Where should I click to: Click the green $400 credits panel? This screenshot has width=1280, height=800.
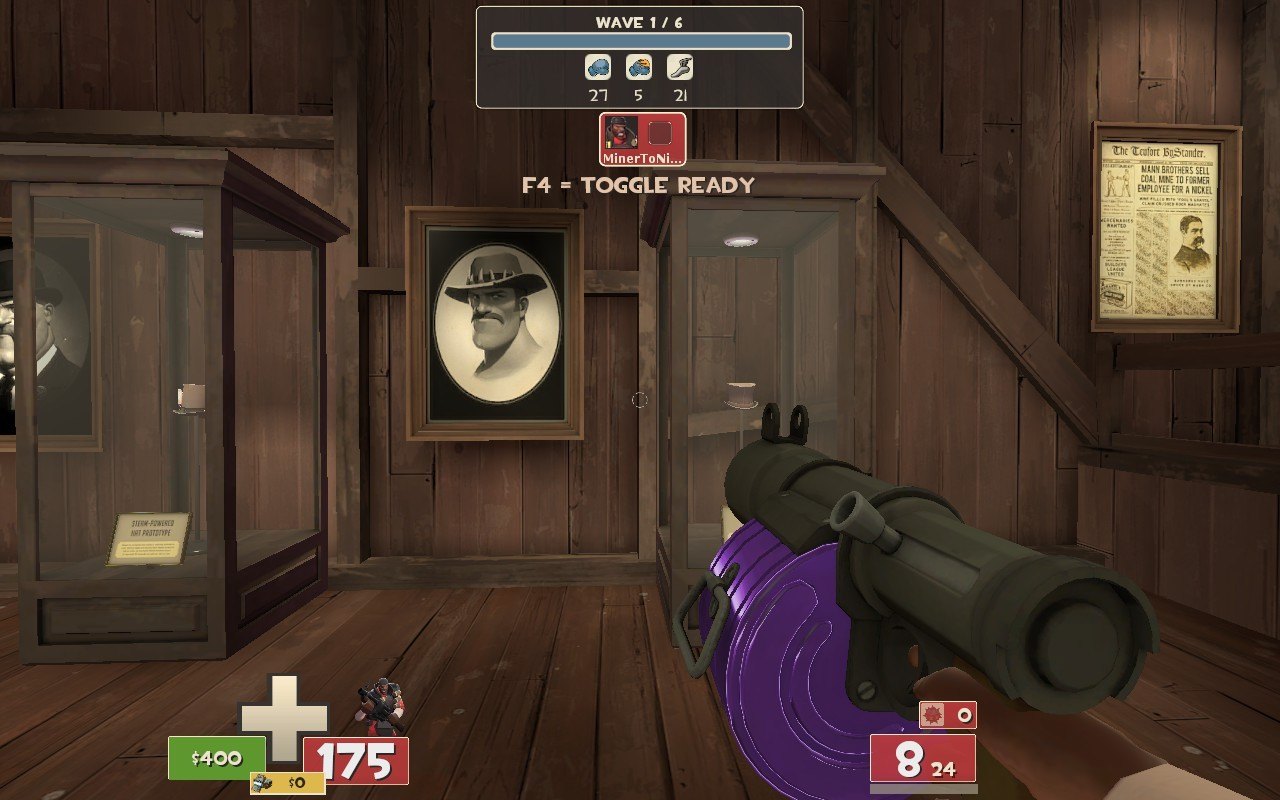coord(216,758)
